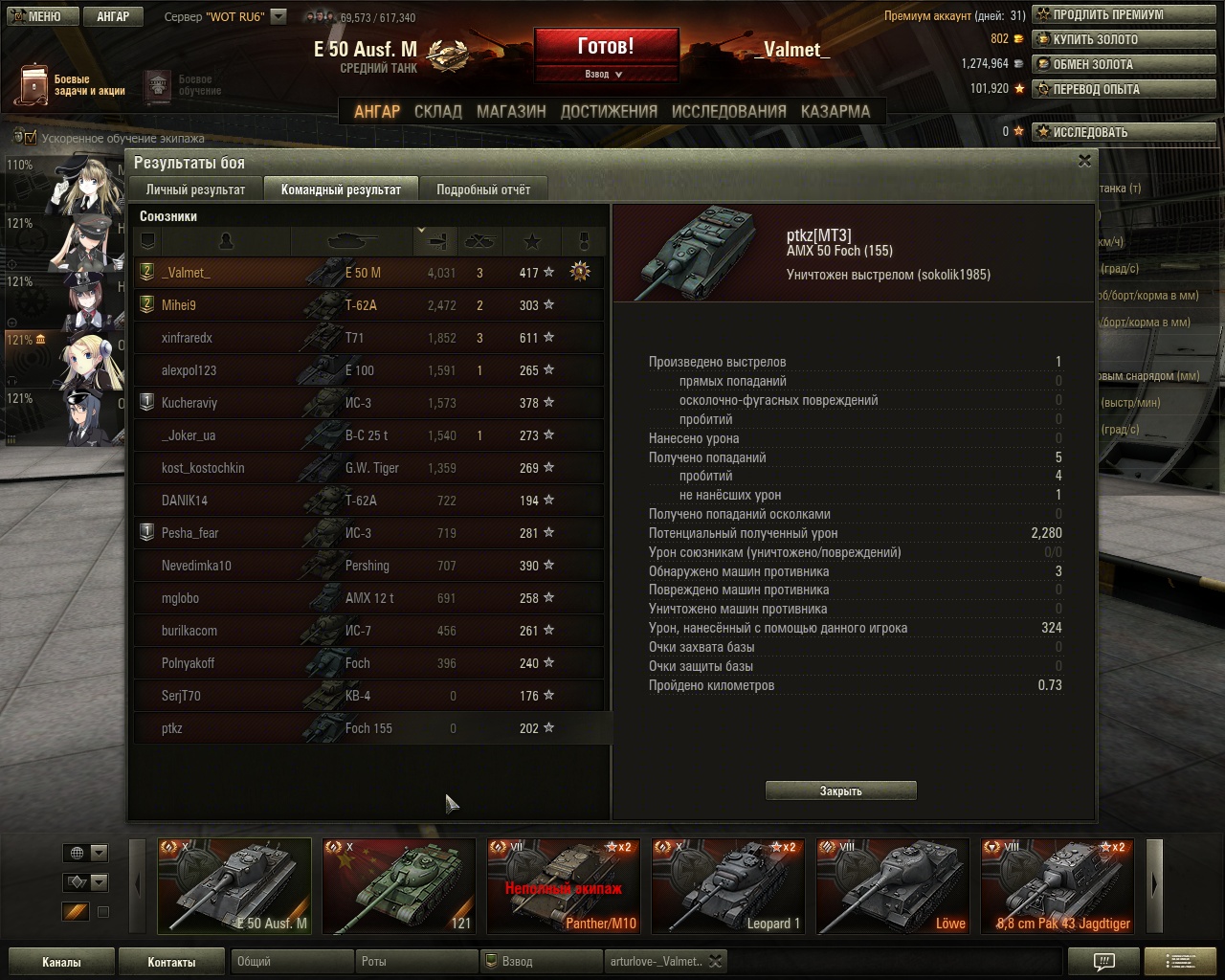
Task: Click the red Готов! battle button
Action: pos(606,46)
